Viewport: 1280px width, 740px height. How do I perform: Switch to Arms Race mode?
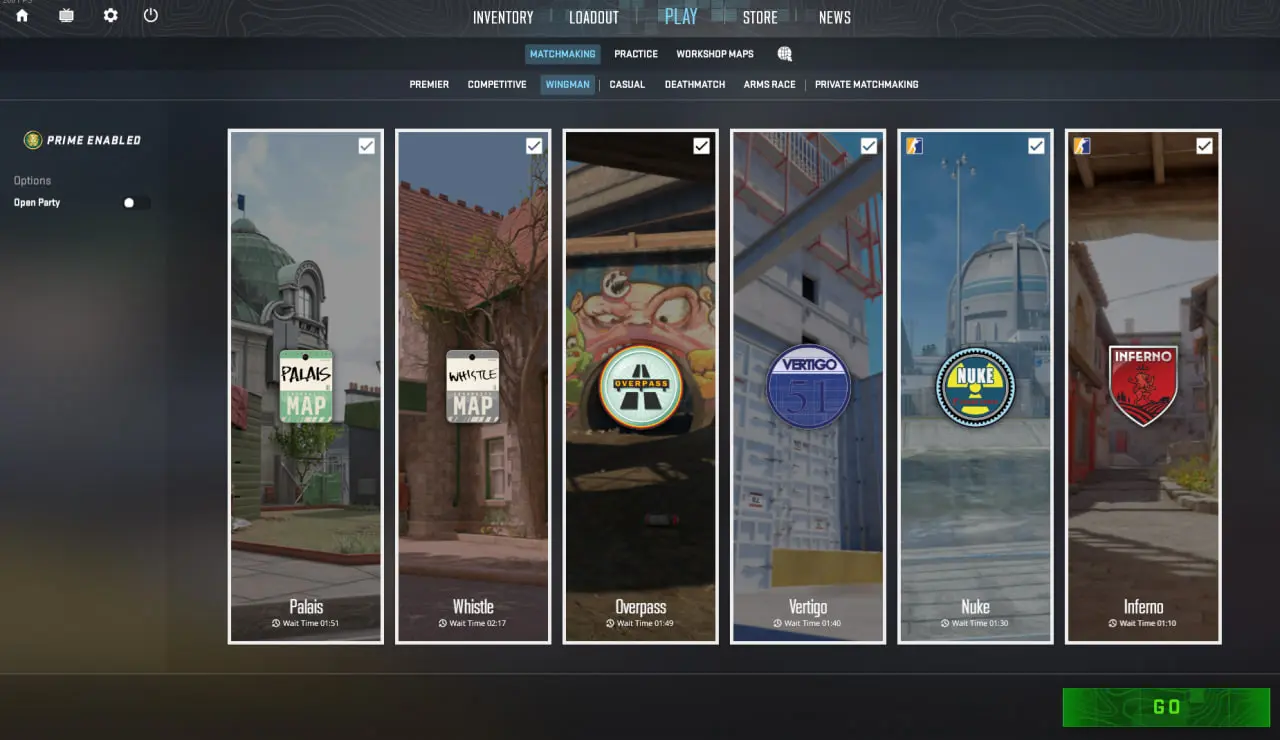[x=769, y=85]
